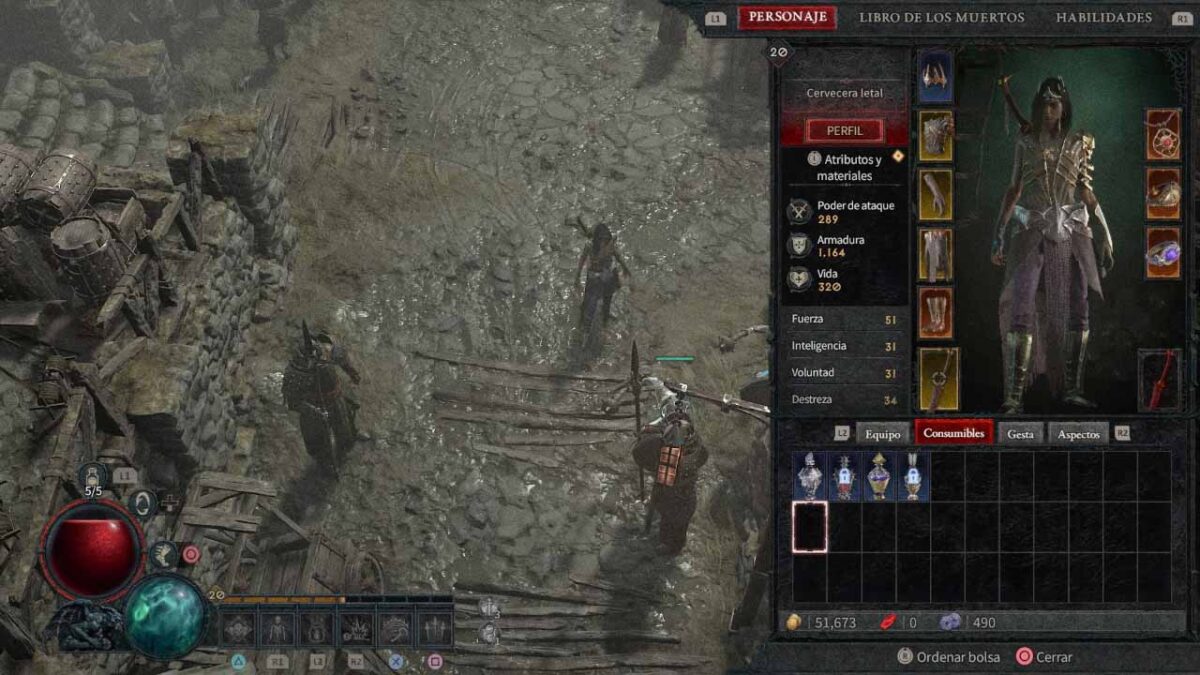
Task: Open the Perfil button
Action: (x=845, y=131)
